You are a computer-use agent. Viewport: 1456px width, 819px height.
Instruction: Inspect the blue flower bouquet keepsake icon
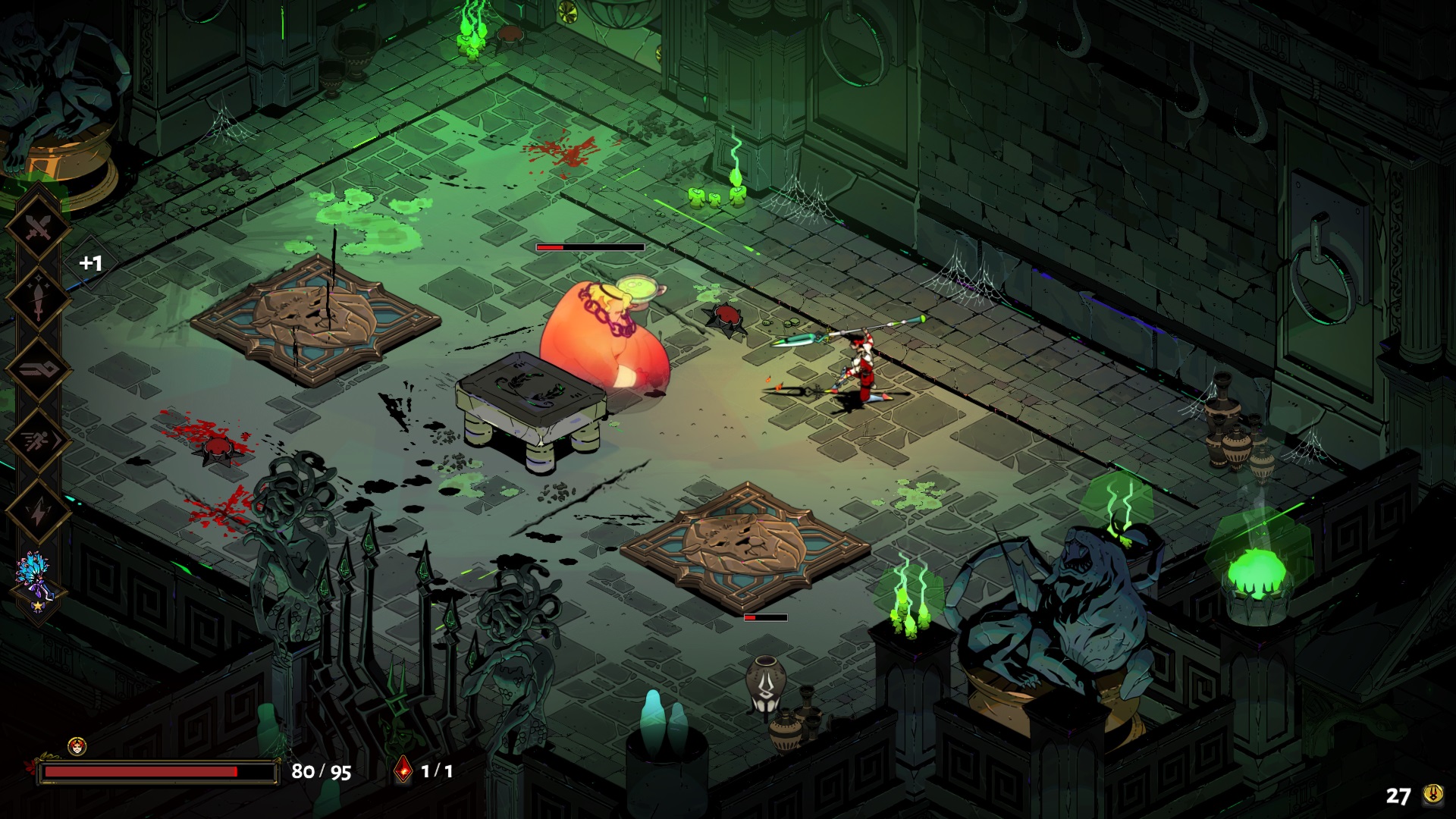tap(36, 578)
